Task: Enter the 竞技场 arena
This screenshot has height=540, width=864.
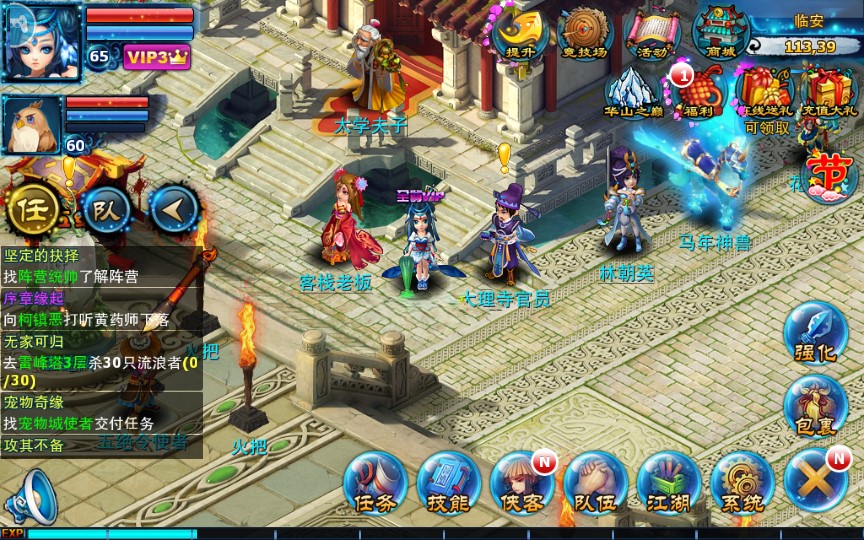Action: click(585, 34)
